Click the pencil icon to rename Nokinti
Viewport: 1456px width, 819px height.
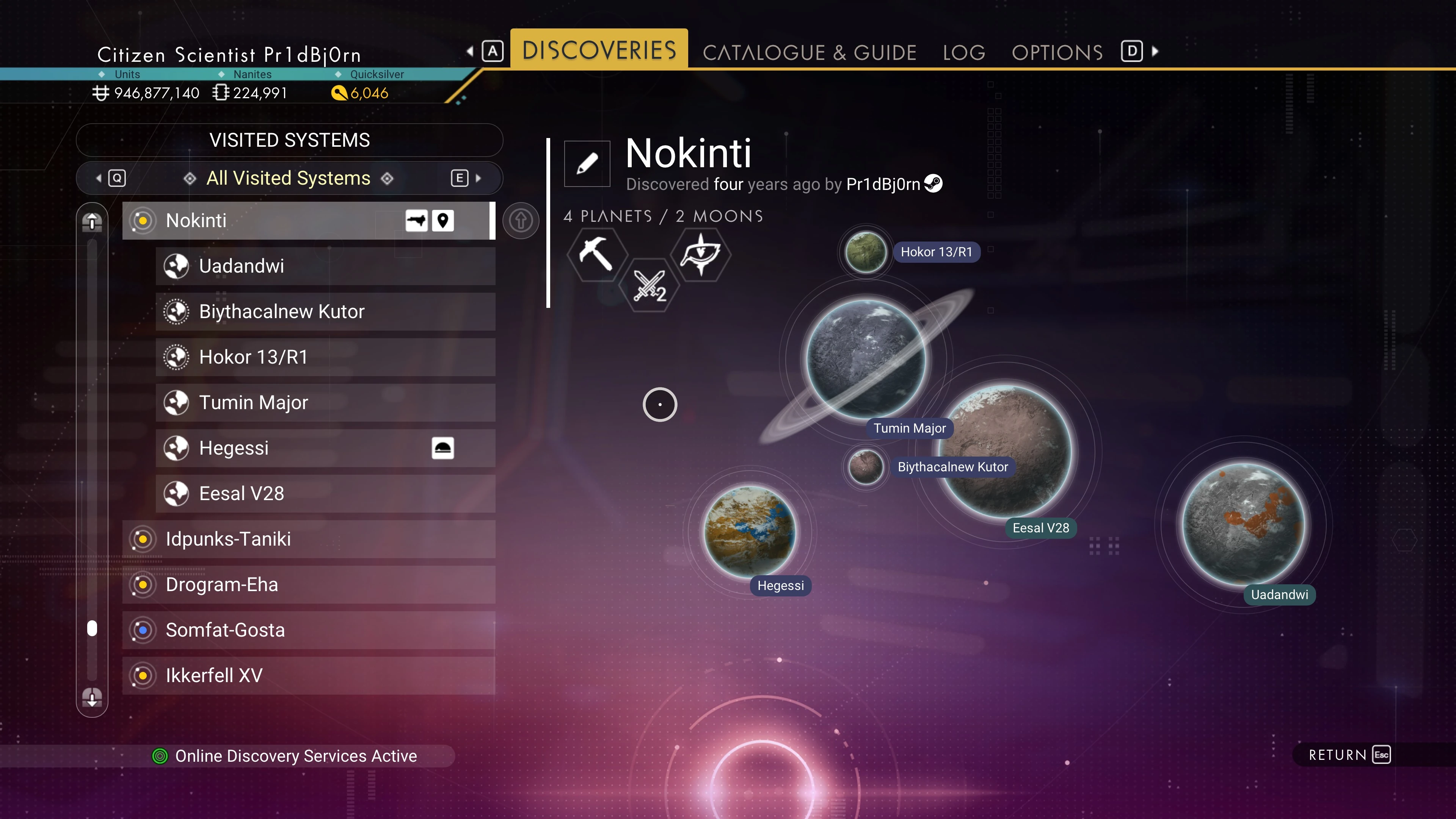[x=587, y=164]
